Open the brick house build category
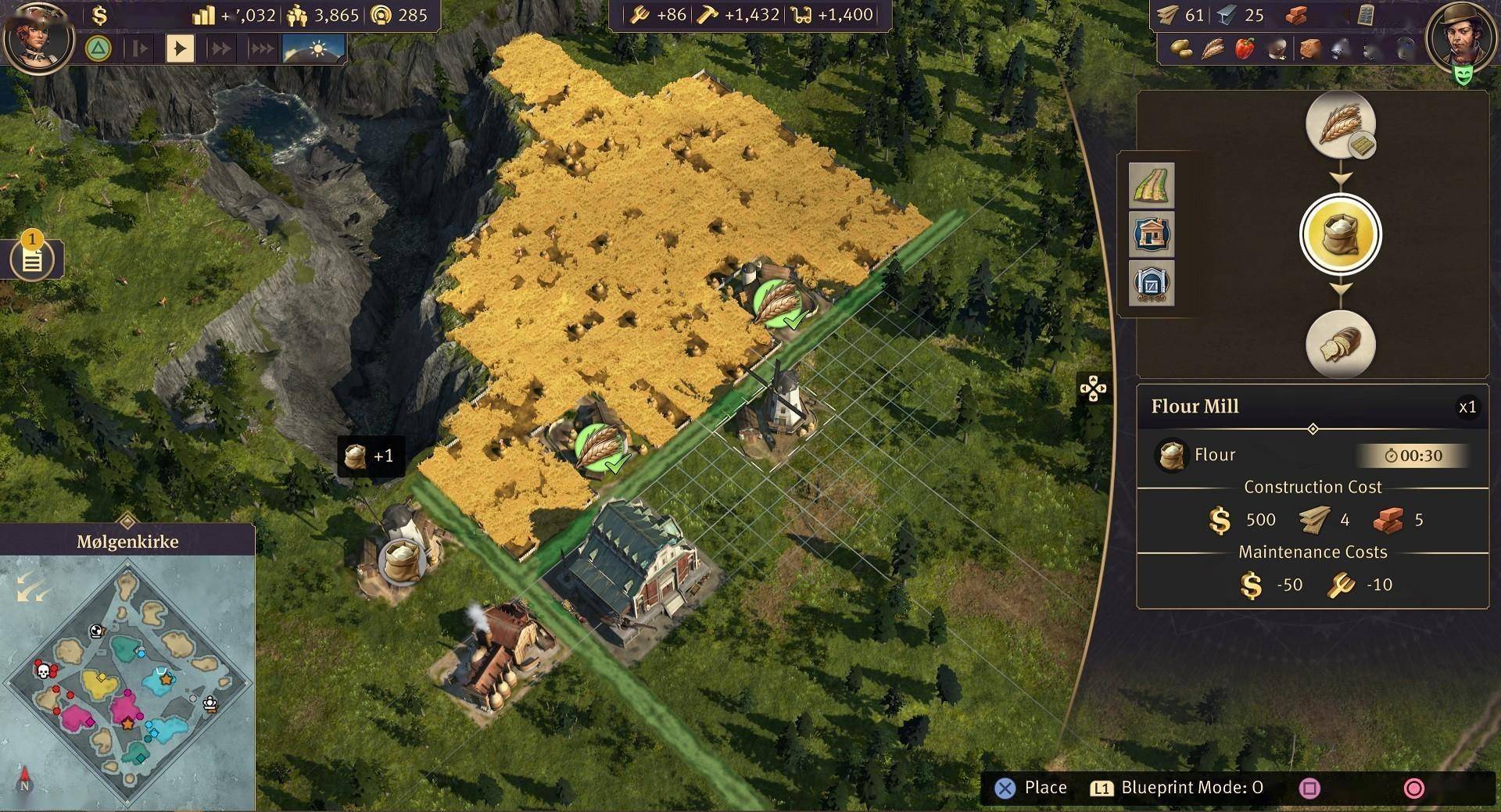The image size is (1501, 812). point(1151,234)
